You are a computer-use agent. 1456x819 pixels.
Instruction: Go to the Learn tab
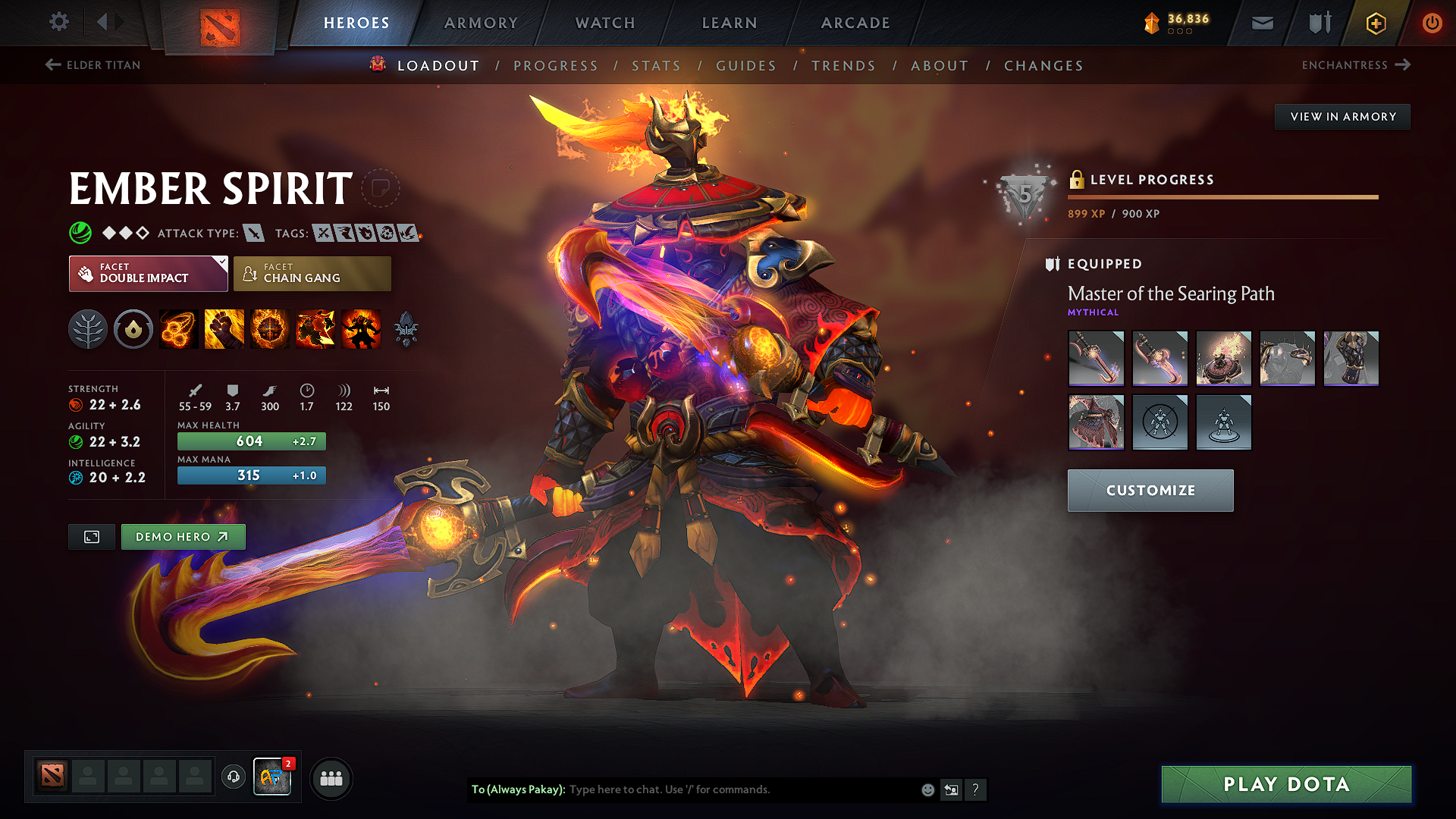730,23
